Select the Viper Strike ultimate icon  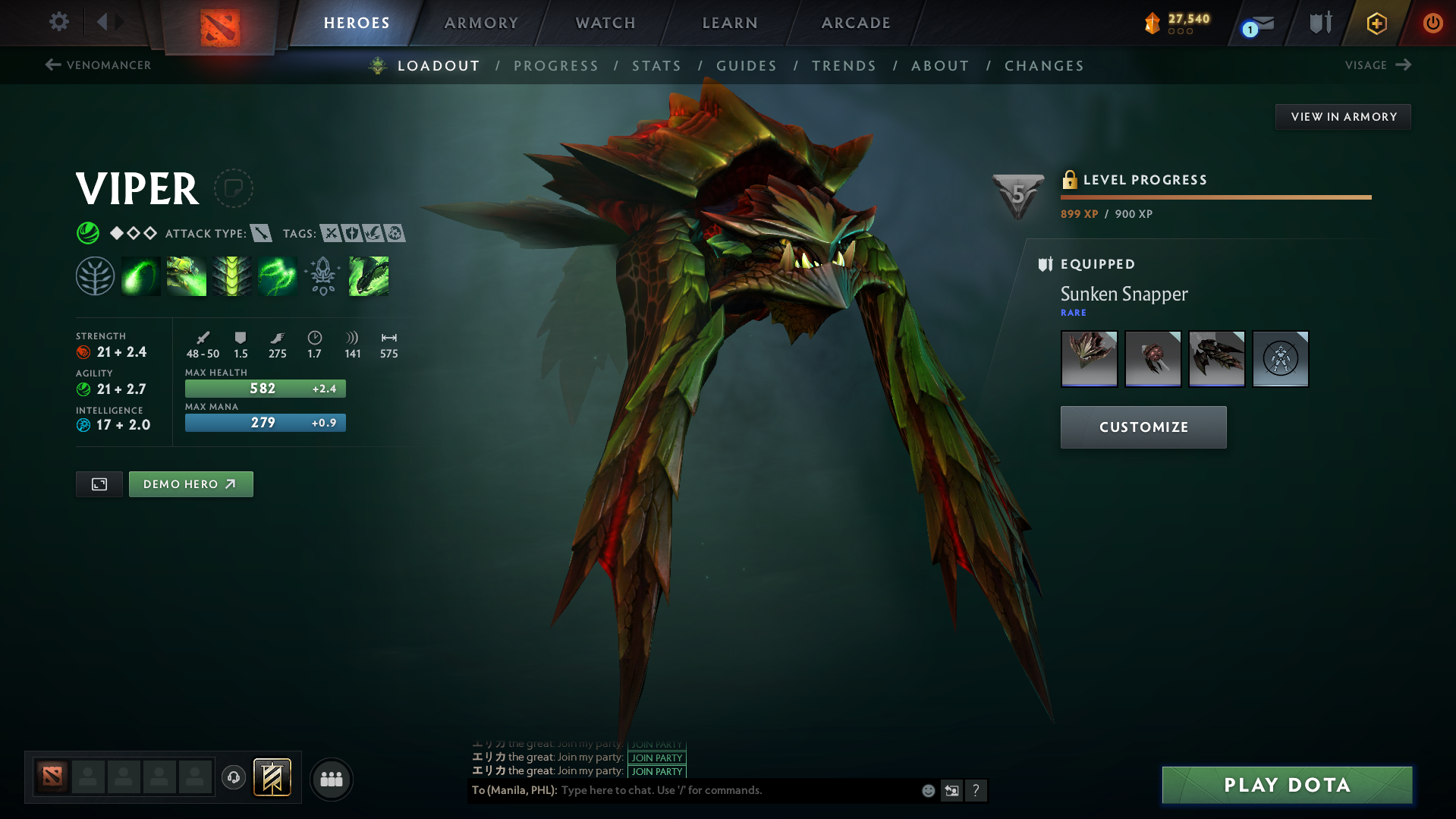coord(368,276)
